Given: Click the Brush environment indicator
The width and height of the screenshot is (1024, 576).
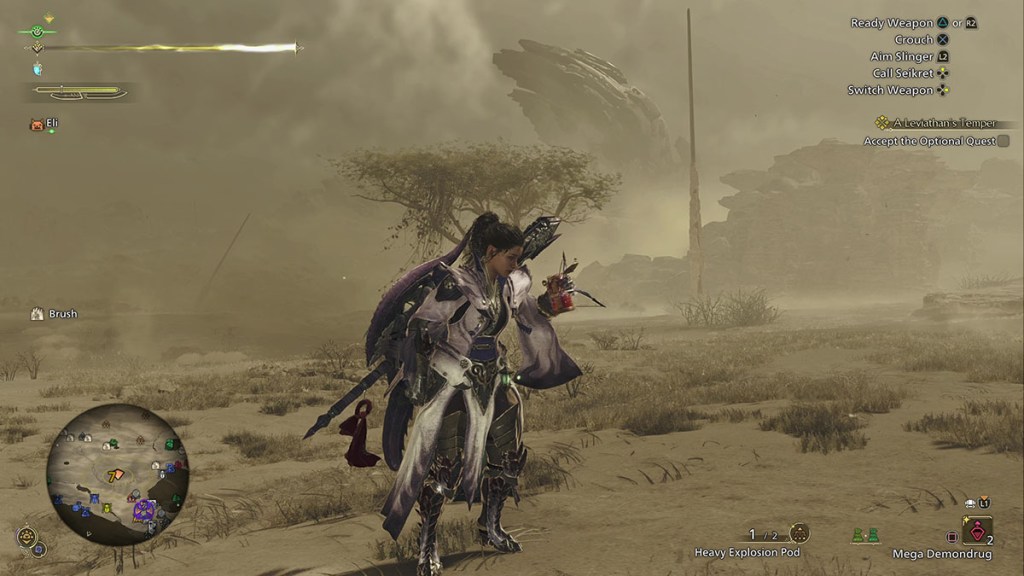Looking at the screenshot, I should pyautogui.click(x=54, y=314).
